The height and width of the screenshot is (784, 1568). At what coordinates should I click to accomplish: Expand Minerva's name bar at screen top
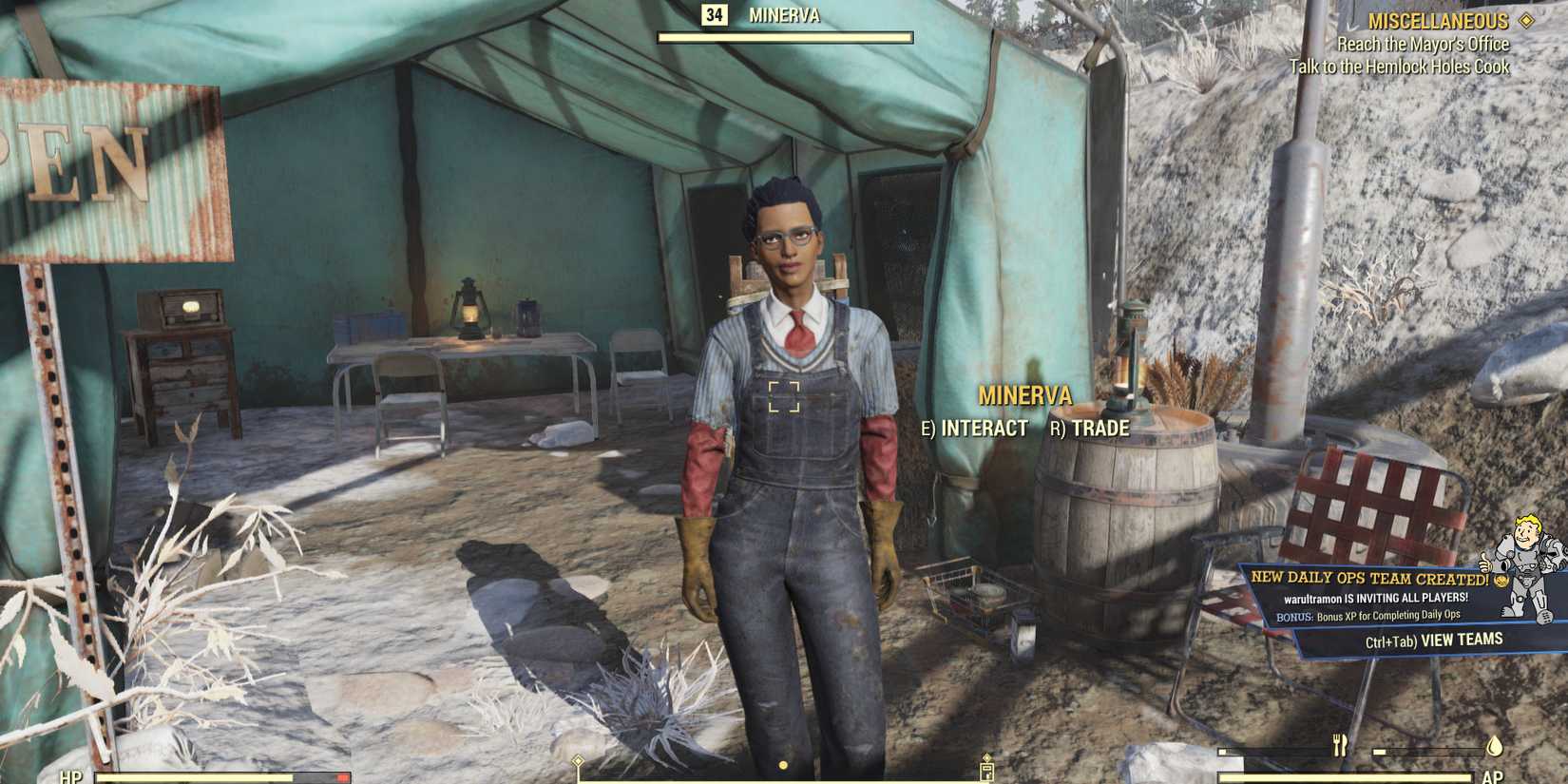[787, 16]
